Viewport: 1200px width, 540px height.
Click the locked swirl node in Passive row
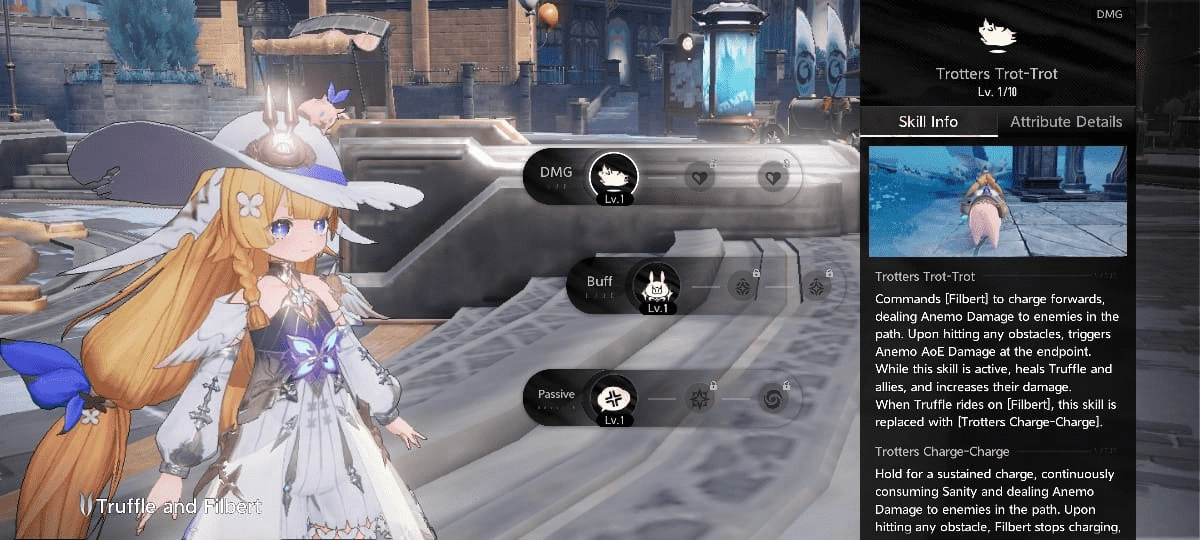[772, 399]
